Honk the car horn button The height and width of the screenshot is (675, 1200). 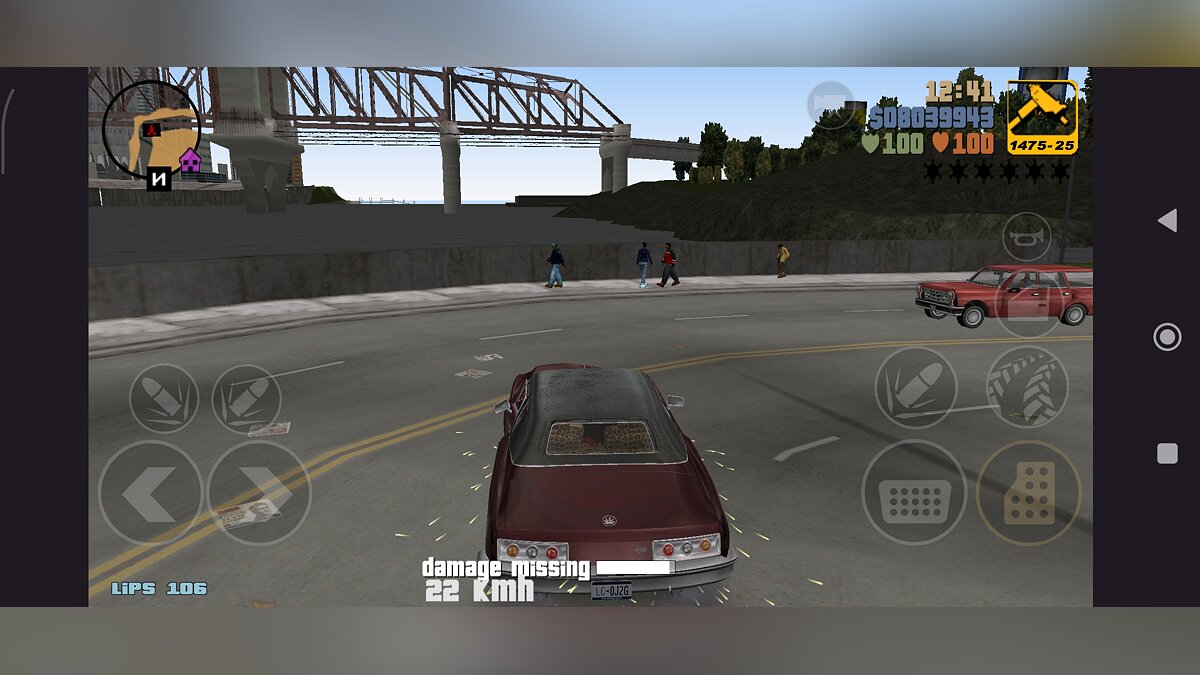point(1026,237)
